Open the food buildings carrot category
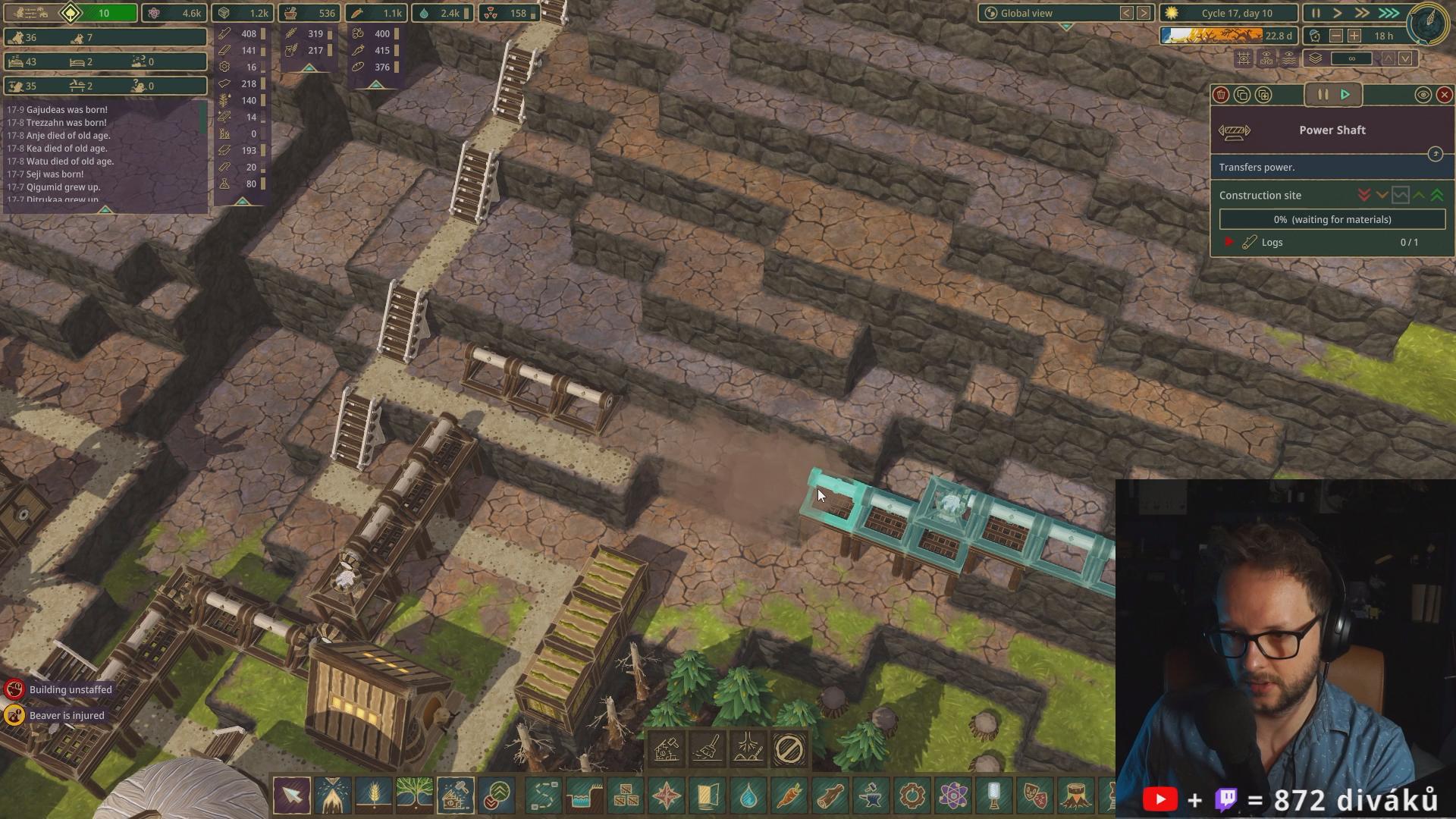1456x819 pixels. [789, 795]
